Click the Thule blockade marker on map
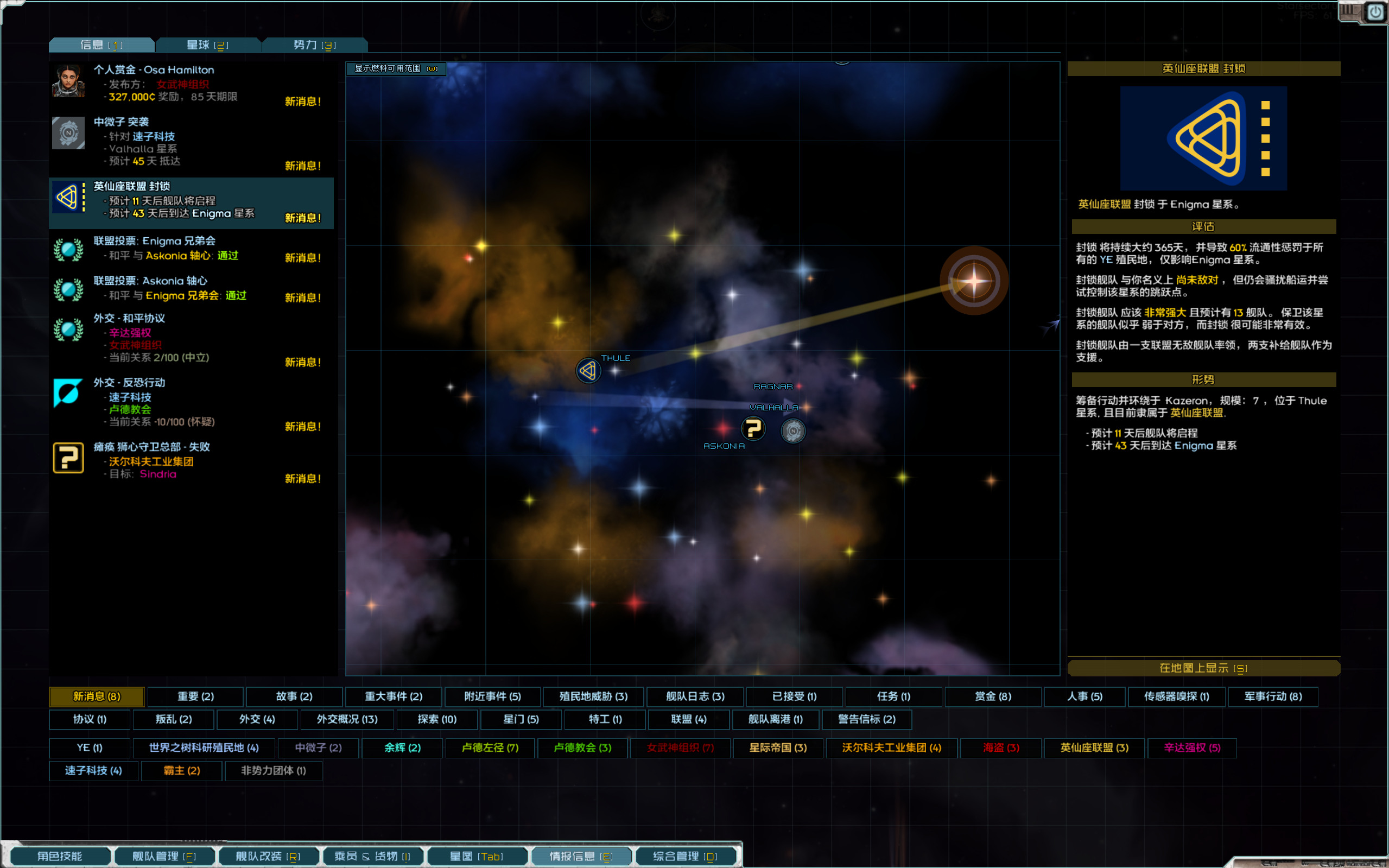Image resolution: width=1389 pixels, height=868 pixels. pos(588,371)
